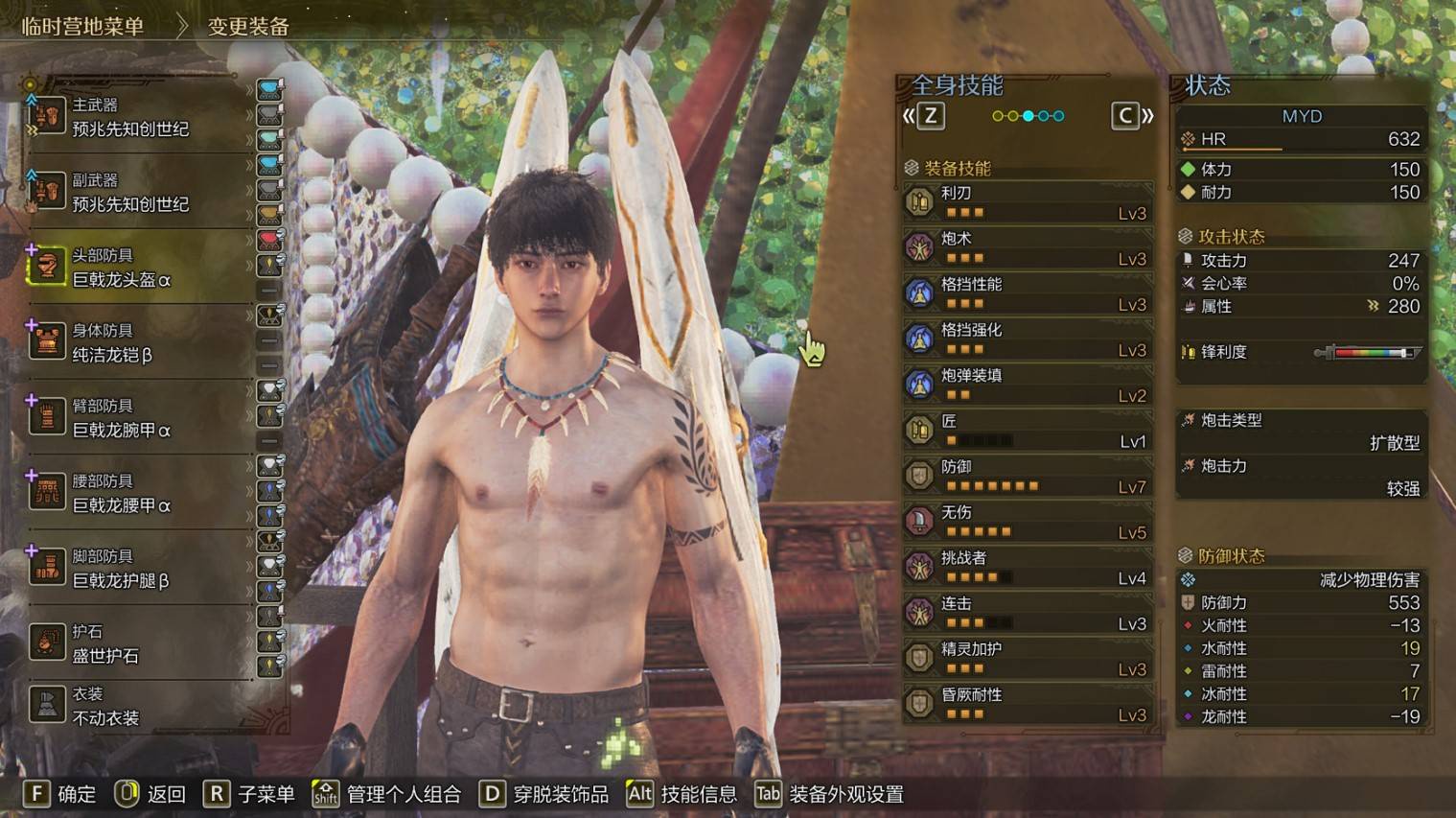Choose the 挑战者 skill entry

(1027, 568)
